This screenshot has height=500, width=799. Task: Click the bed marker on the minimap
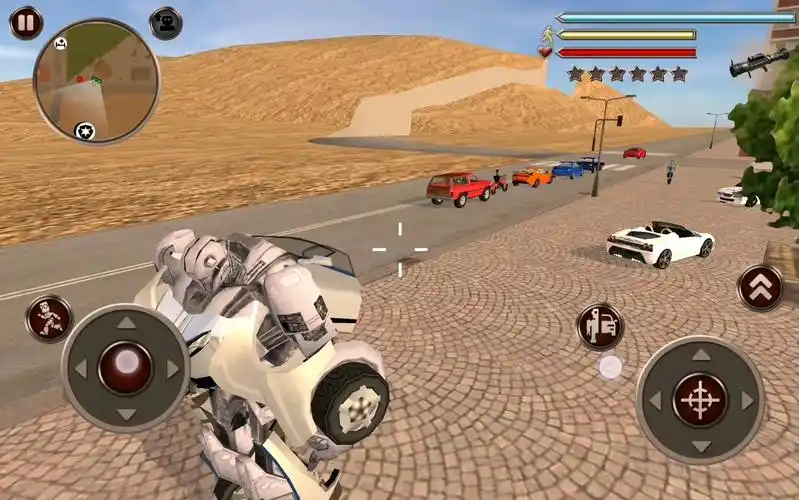tap(61, 44)
